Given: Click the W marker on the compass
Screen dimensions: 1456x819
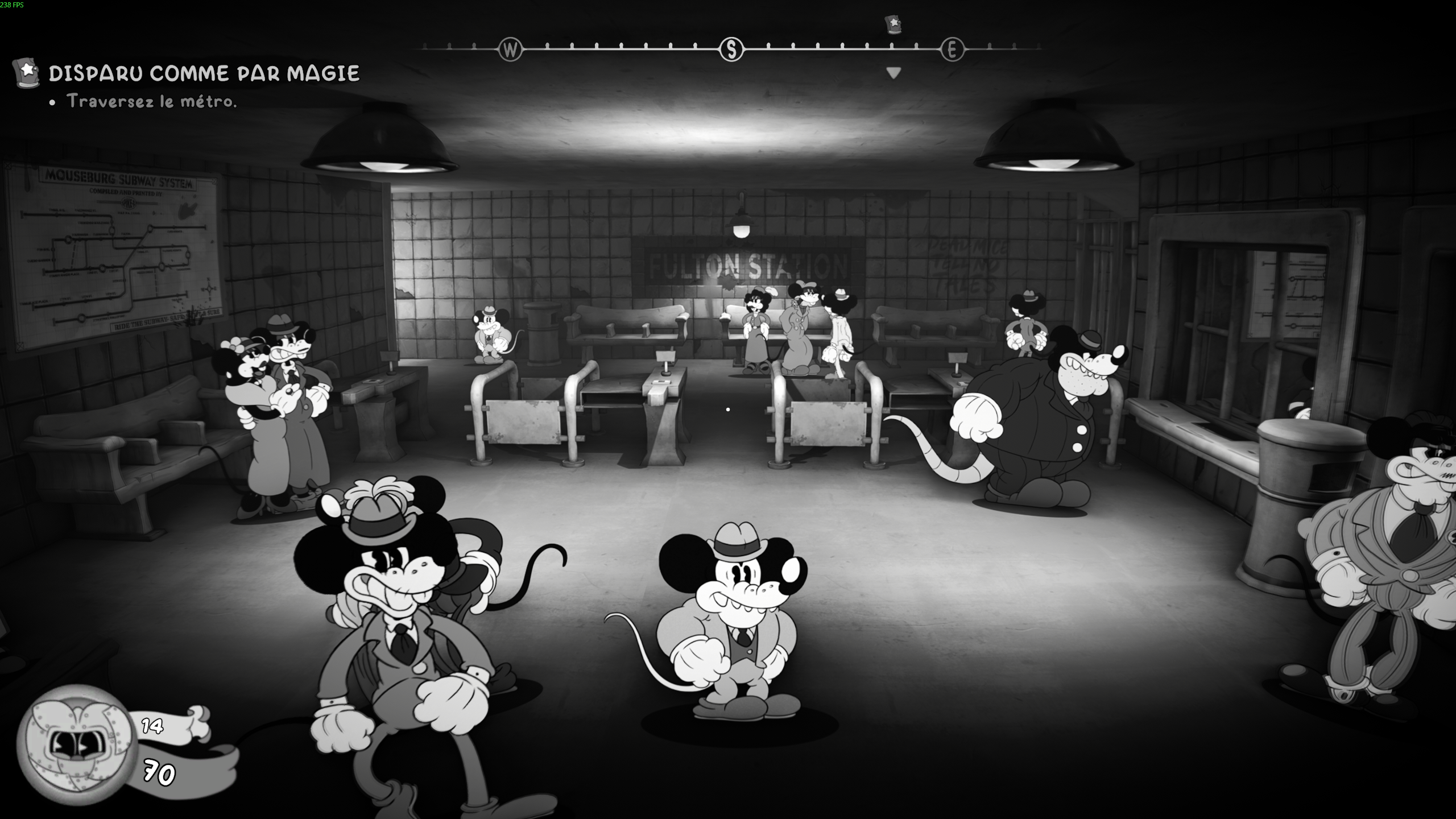Looking at the screenshot, I should (x=511, y=49).
